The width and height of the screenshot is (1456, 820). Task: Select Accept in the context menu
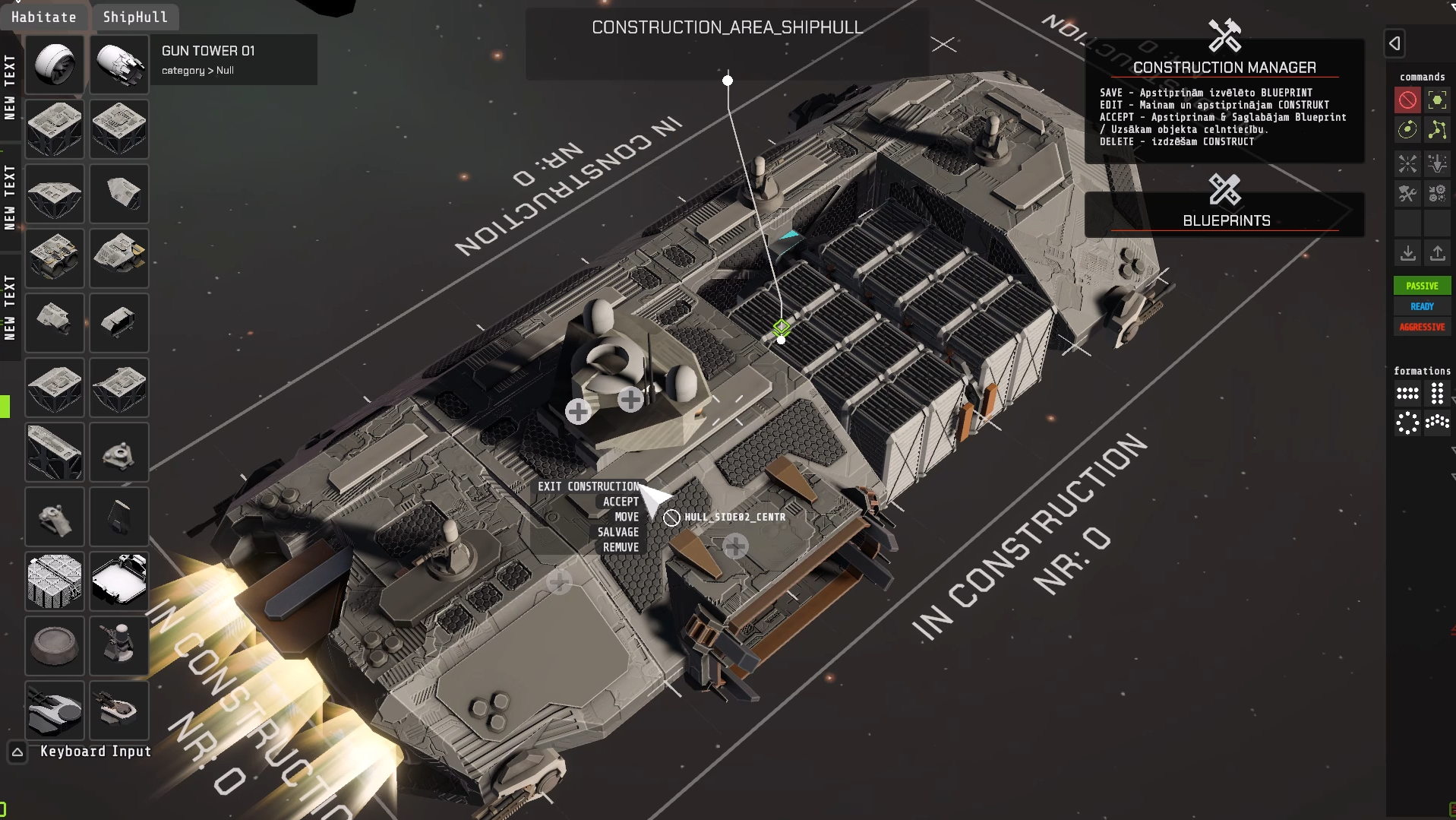[621, 502]
